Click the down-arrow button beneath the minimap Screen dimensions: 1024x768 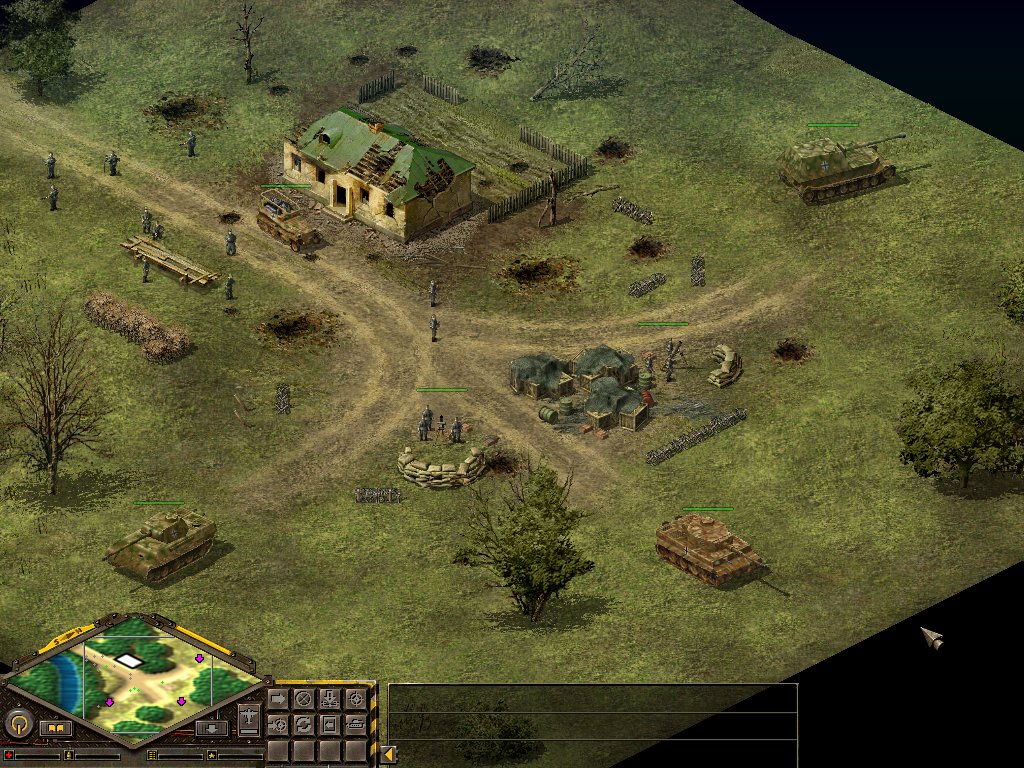(x=211, y=728)
